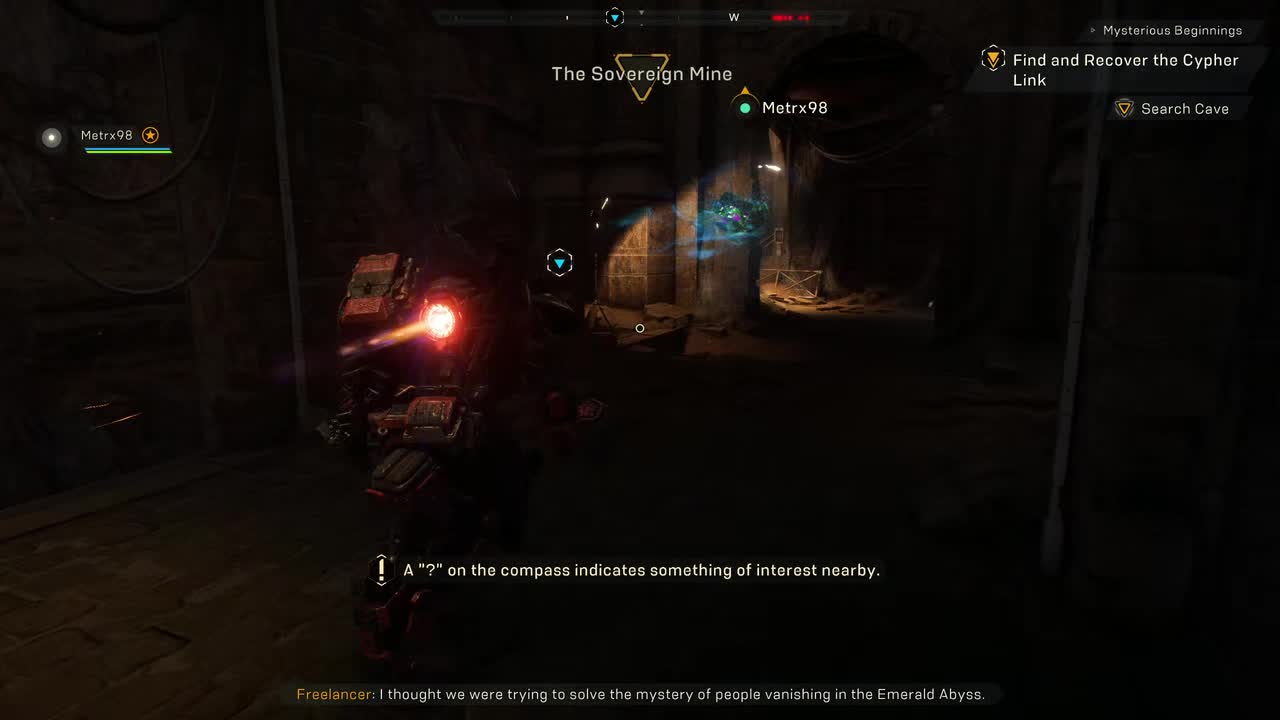Image resolution: width=1280 pixels, height=720 pixels.
Task: Click the compass tutorial hint exclamation icon
Action: click(x=381, y=571)
